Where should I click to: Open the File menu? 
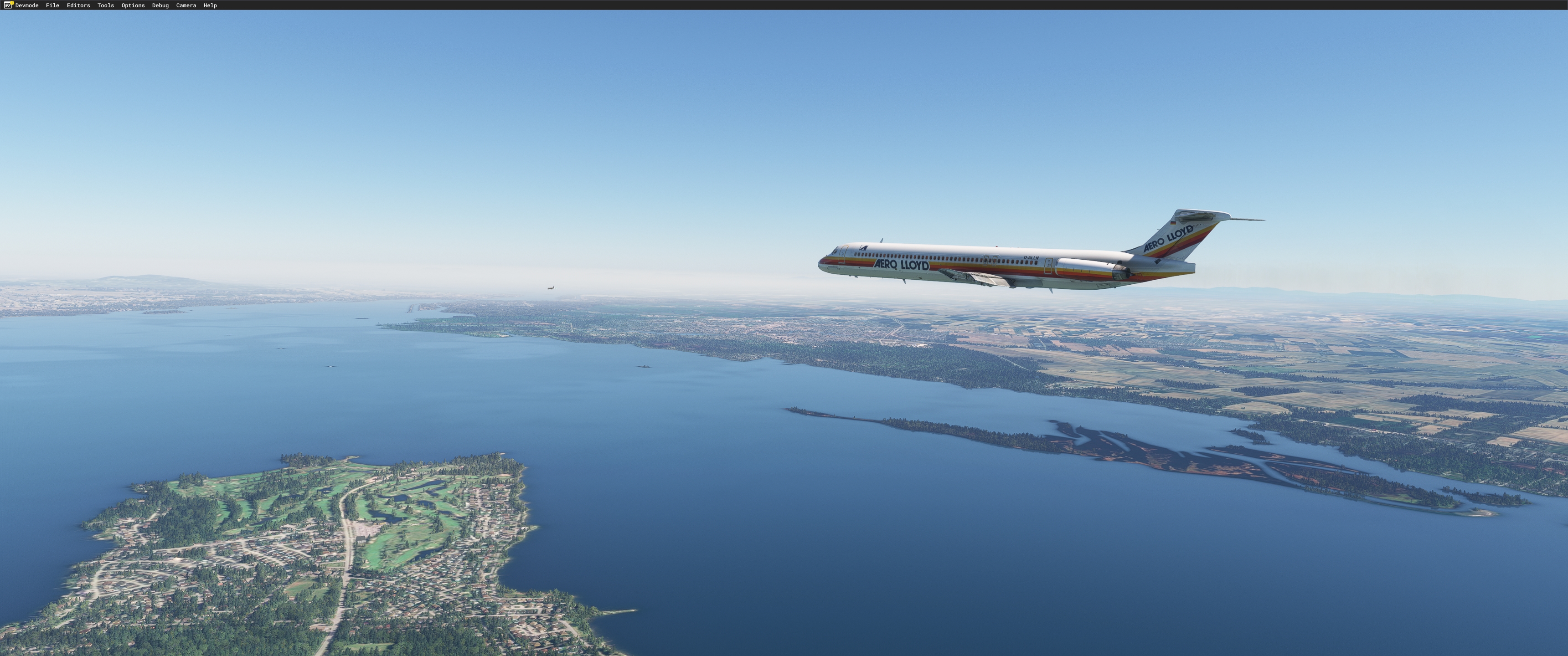52,5
